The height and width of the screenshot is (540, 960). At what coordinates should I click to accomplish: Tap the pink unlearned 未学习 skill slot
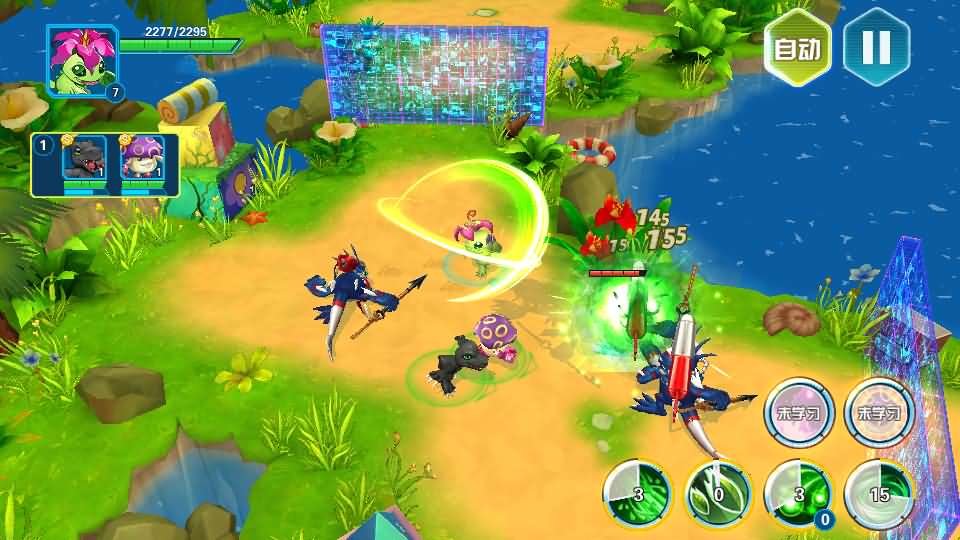[x=799, y=412]
